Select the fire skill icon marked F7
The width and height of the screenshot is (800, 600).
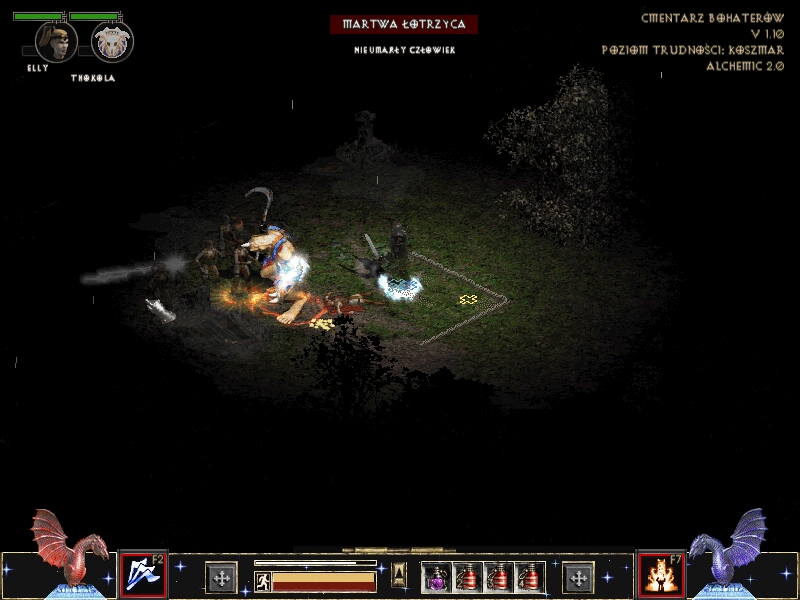pyautogui.click(x=658, y=575)
